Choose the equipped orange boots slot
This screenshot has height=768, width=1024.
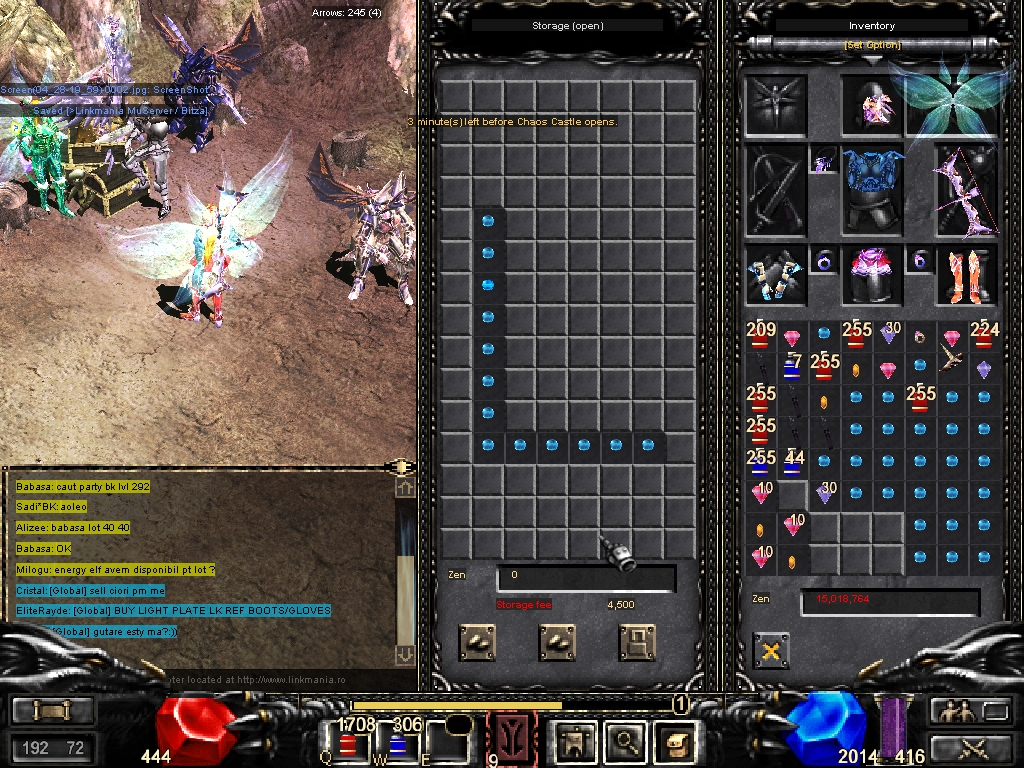pyautogui.click(x=965, y=276)
